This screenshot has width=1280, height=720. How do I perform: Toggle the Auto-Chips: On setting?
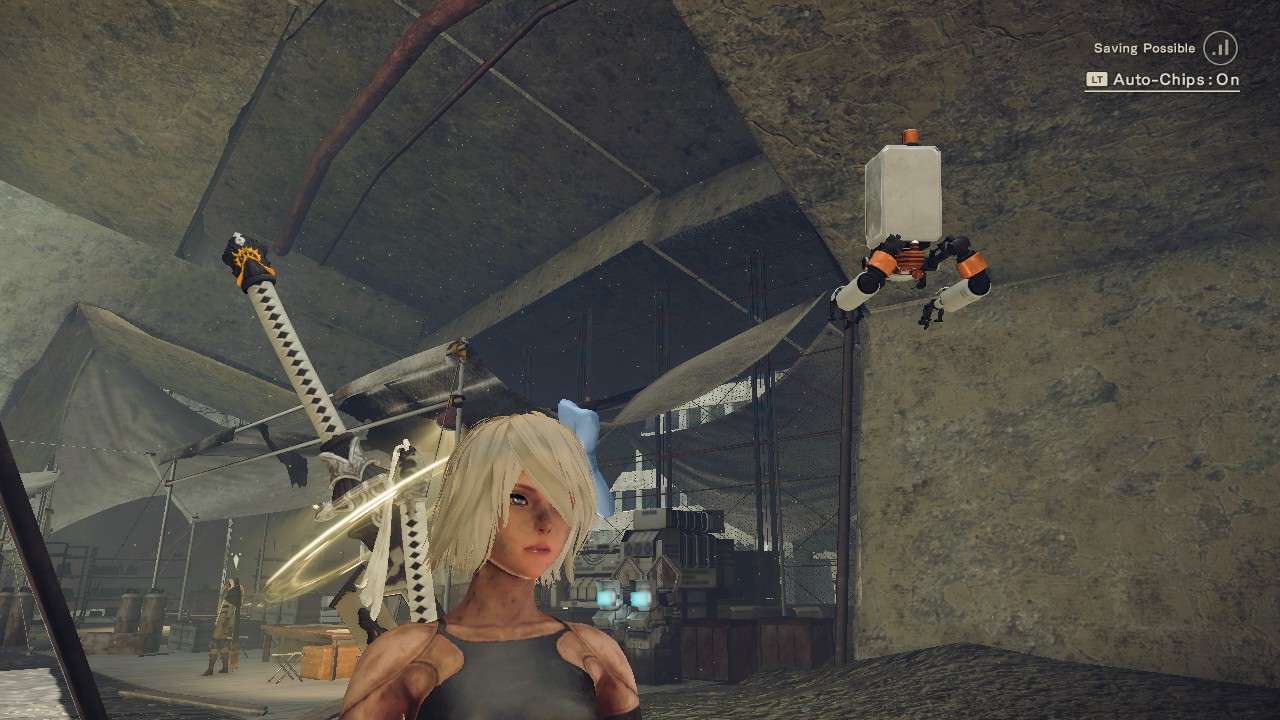coord(1163,80)
